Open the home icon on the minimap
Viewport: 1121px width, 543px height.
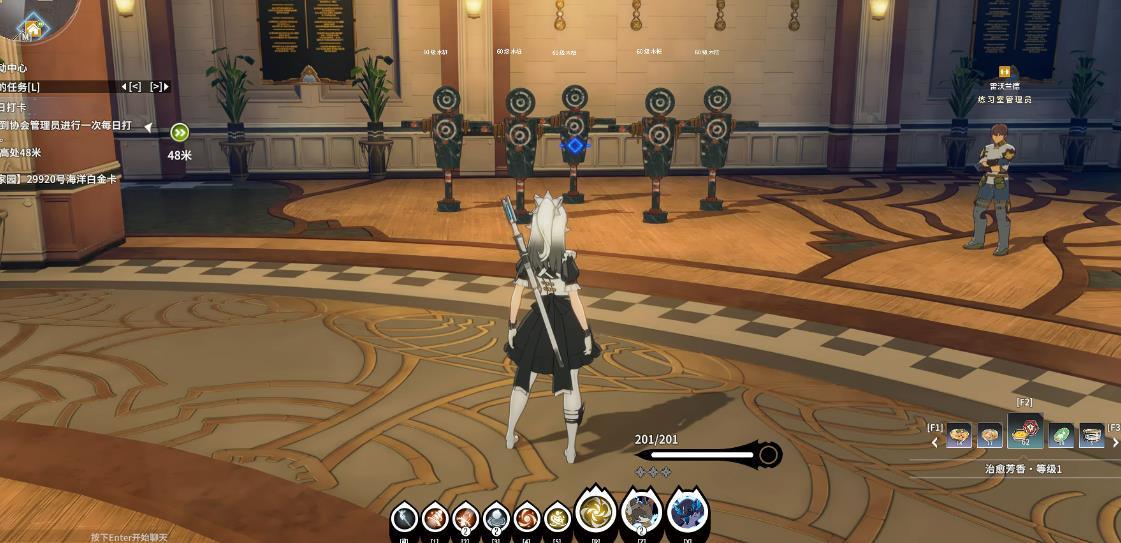click(x=33, y=28)
